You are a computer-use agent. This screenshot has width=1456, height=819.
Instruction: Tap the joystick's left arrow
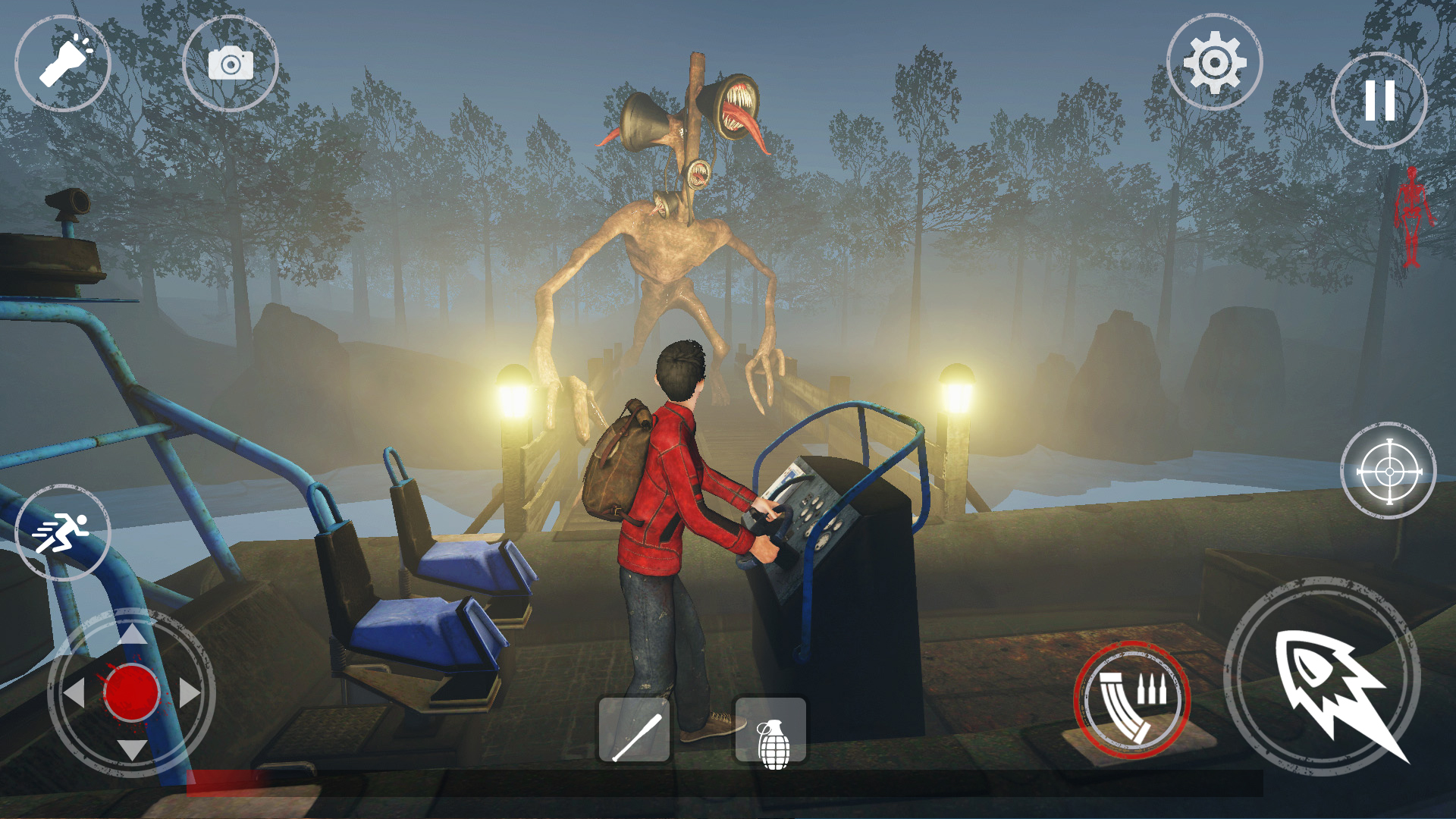pyautogui.click(x=74, y=692)
